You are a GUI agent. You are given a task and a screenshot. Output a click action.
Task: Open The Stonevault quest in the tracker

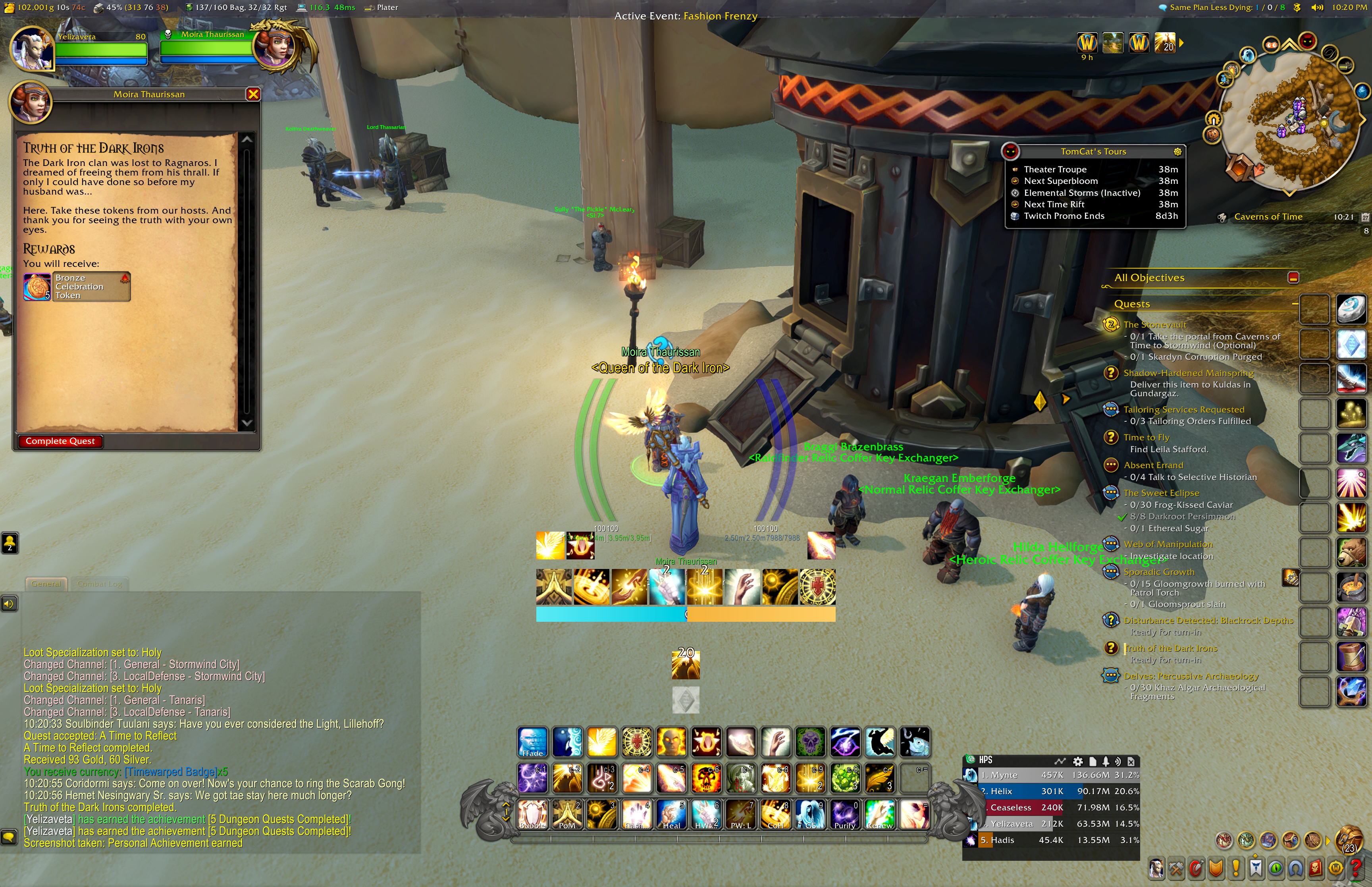tap(1154, 324)
